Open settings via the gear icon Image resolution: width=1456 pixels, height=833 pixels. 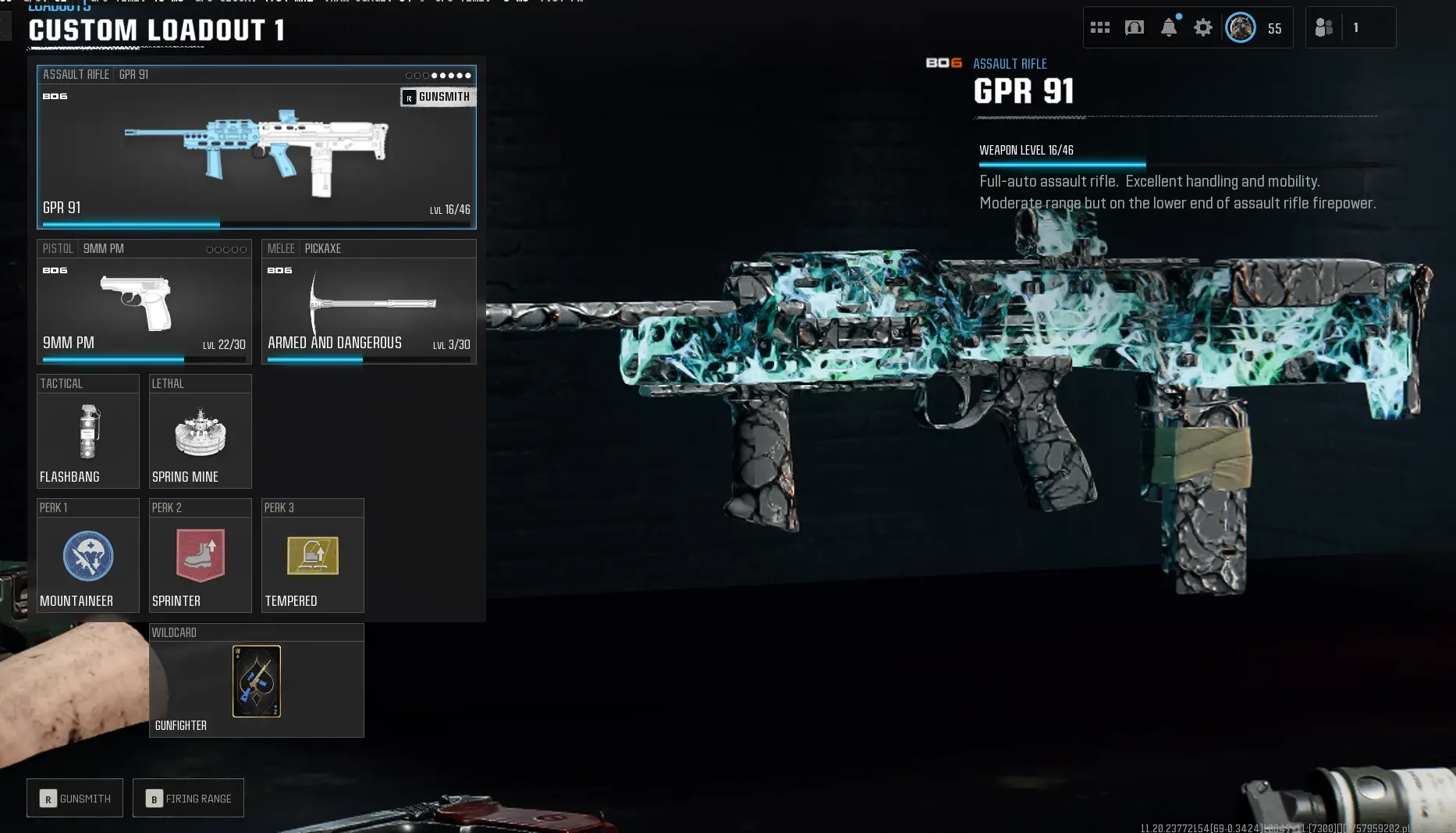tap(1203, 28)
